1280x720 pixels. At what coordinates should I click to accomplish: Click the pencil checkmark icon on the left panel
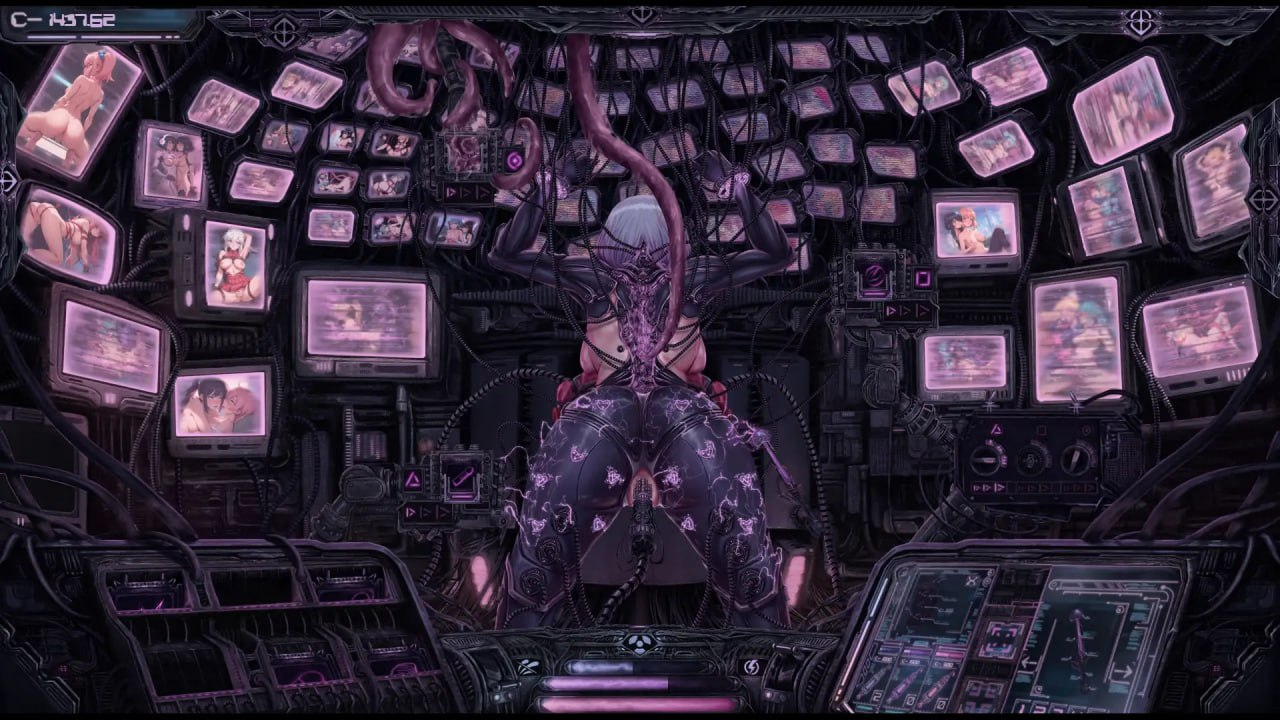(460, 479)
